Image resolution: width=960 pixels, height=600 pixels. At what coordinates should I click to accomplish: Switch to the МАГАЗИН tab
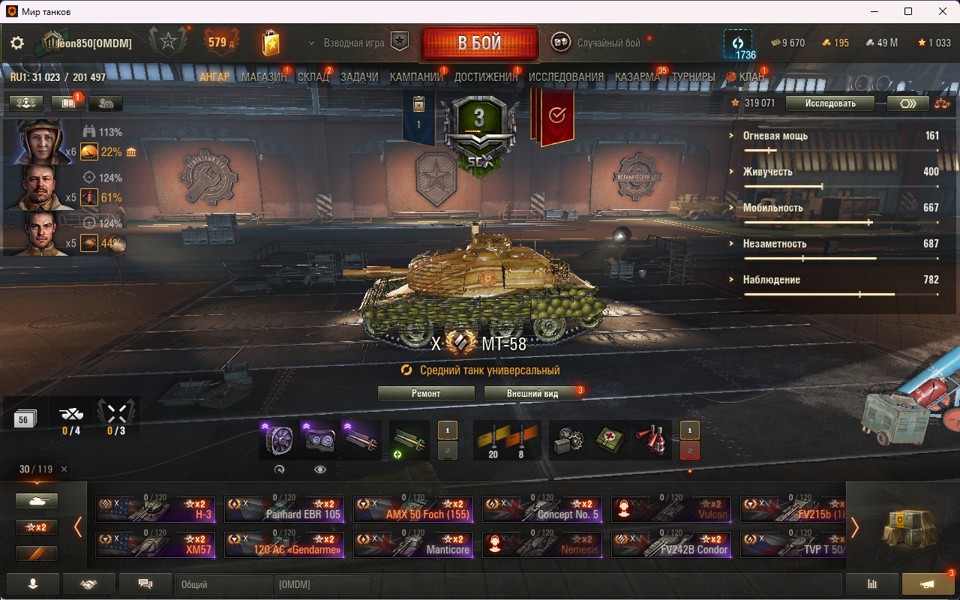[262, 77]
